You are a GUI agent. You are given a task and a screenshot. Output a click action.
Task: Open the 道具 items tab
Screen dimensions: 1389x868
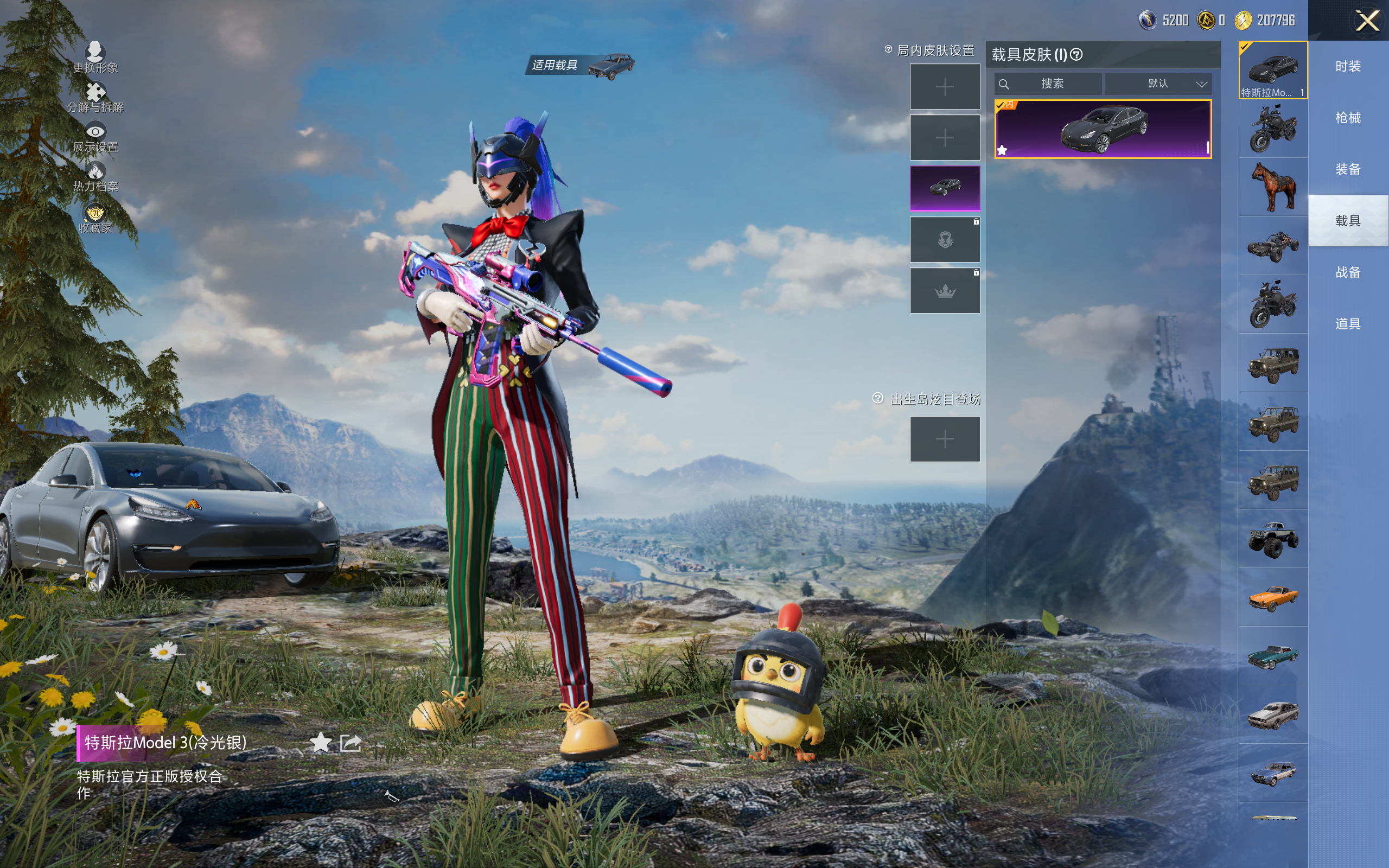[x=1348, y=324]
